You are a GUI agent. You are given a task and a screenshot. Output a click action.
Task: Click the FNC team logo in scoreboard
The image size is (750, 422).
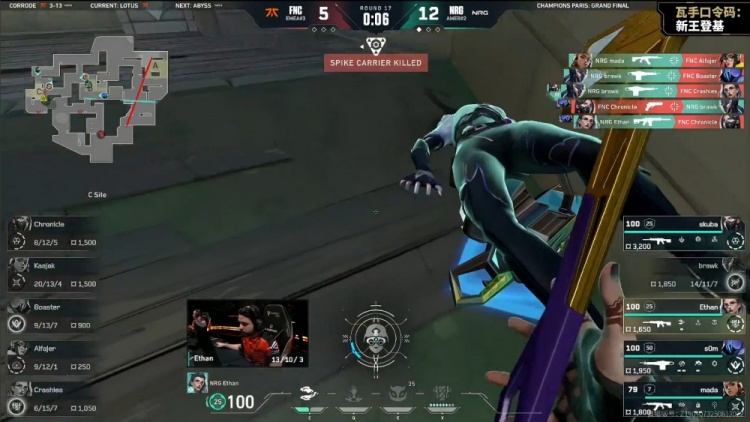[270, 14]
